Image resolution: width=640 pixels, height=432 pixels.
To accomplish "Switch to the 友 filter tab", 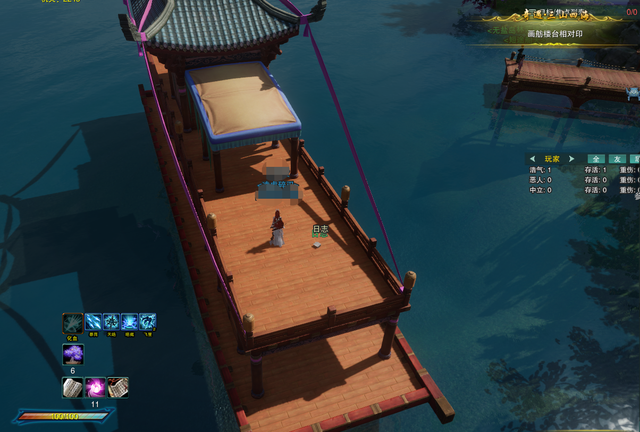I will pos(617,159).
